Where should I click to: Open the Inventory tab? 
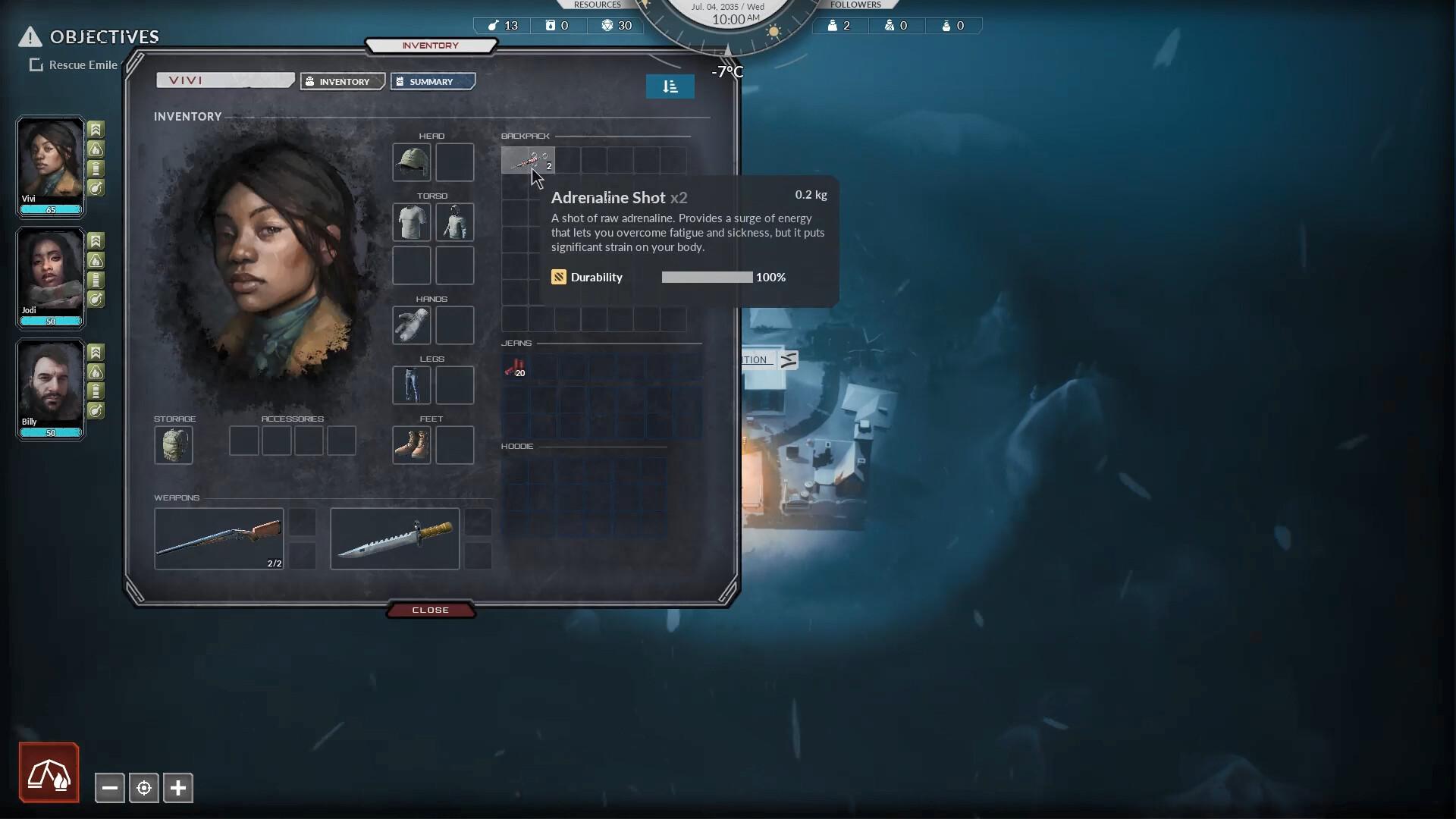[x=343, y=82]
